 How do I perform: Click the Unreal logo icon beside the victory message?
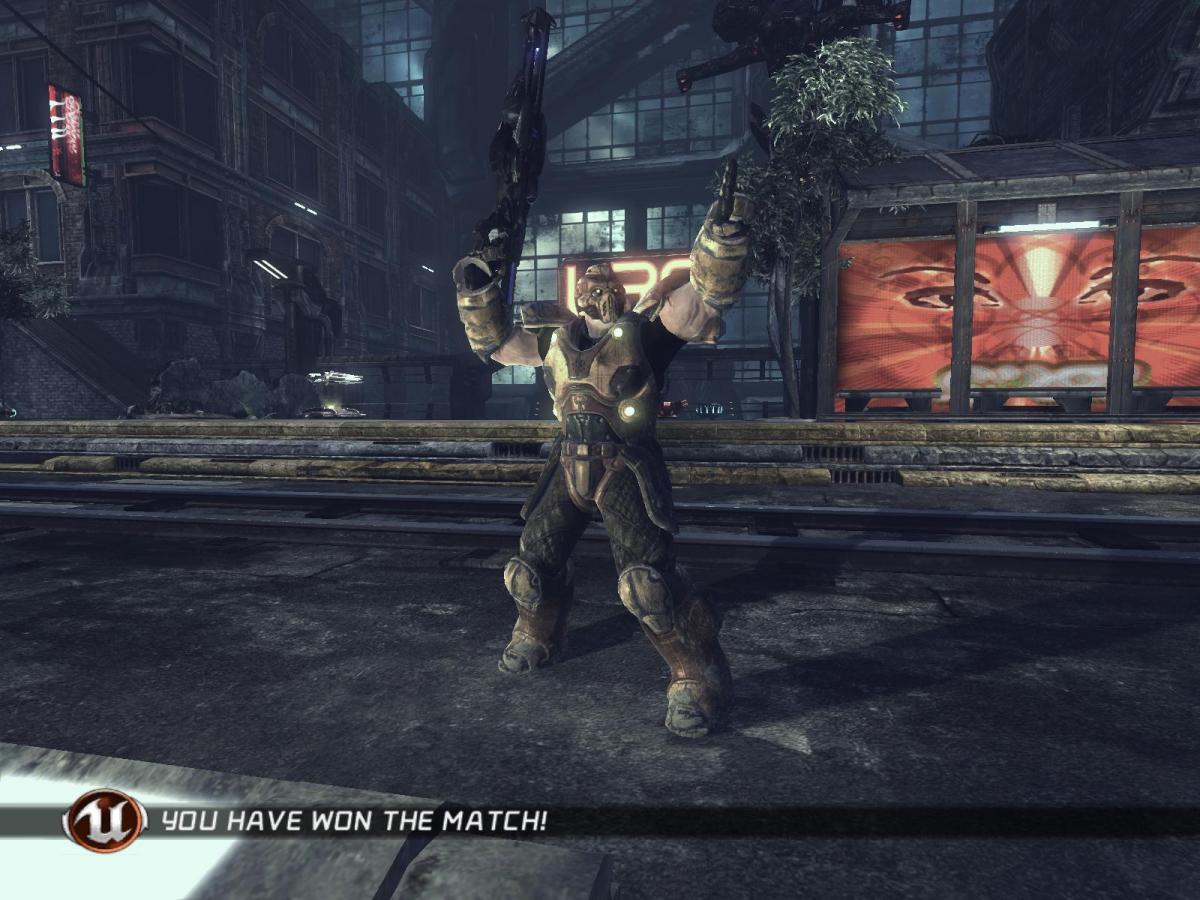point(104,821)
